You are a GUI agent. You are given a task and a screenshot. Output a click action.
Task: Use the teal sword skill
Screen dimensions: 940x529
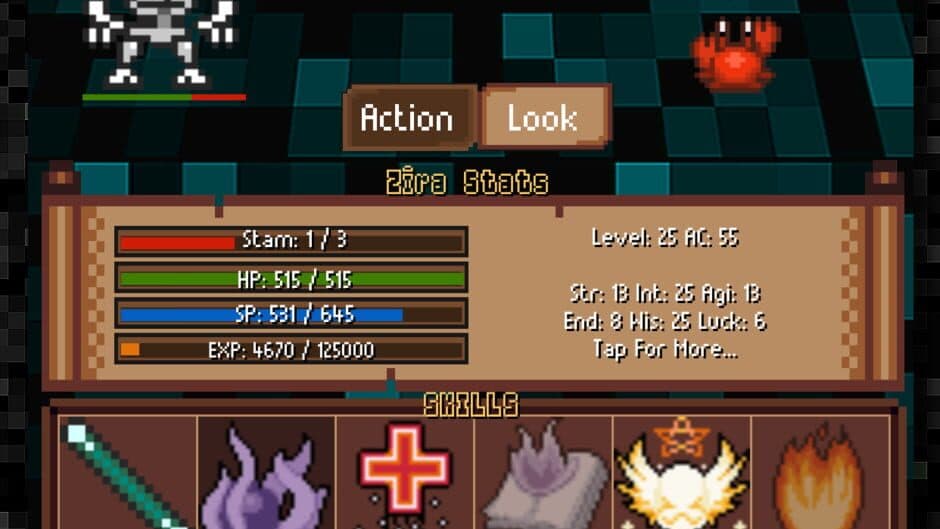(x=126, y=474)
